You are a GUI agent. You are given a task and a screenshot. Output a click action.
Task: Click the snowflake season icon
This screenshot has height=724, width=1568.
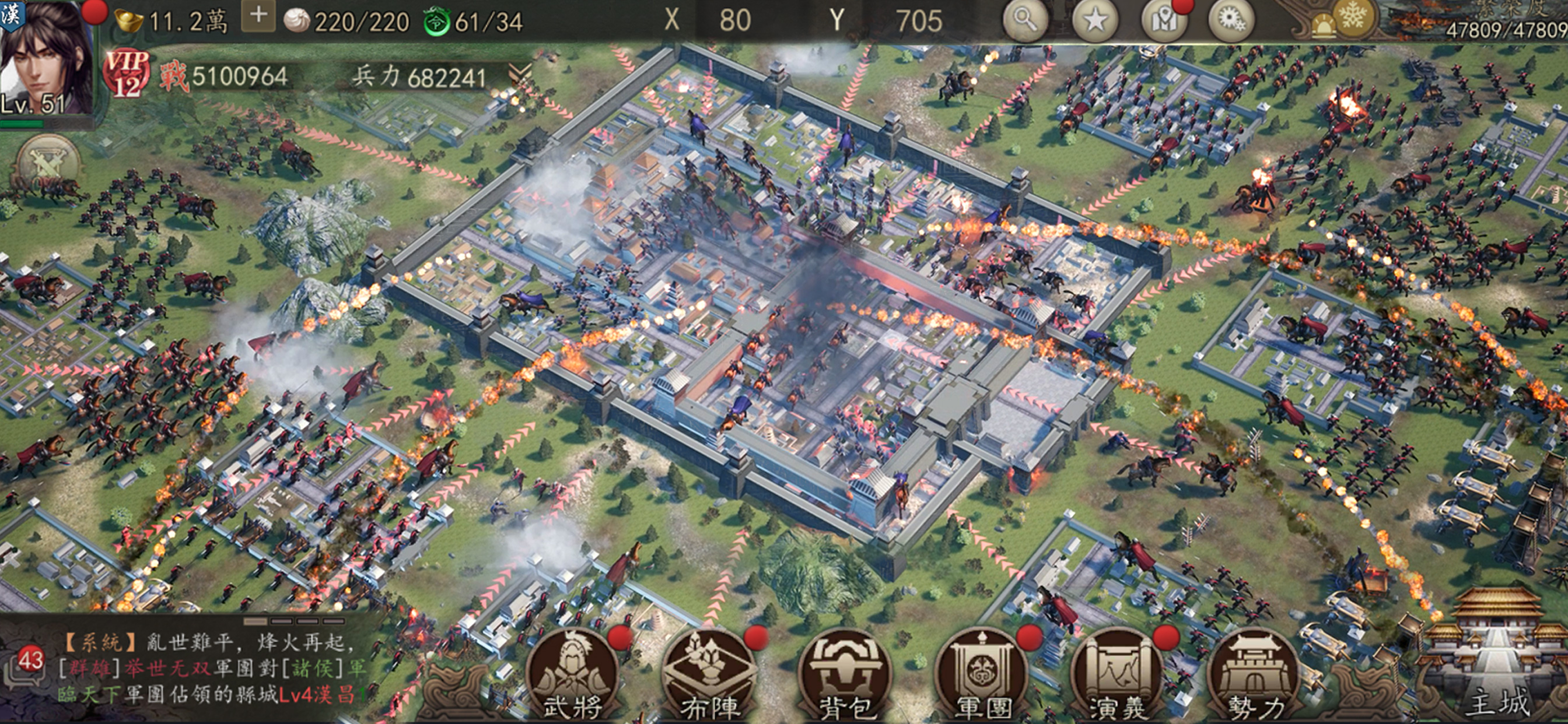pyautogui.click(x=1353, y=16)
